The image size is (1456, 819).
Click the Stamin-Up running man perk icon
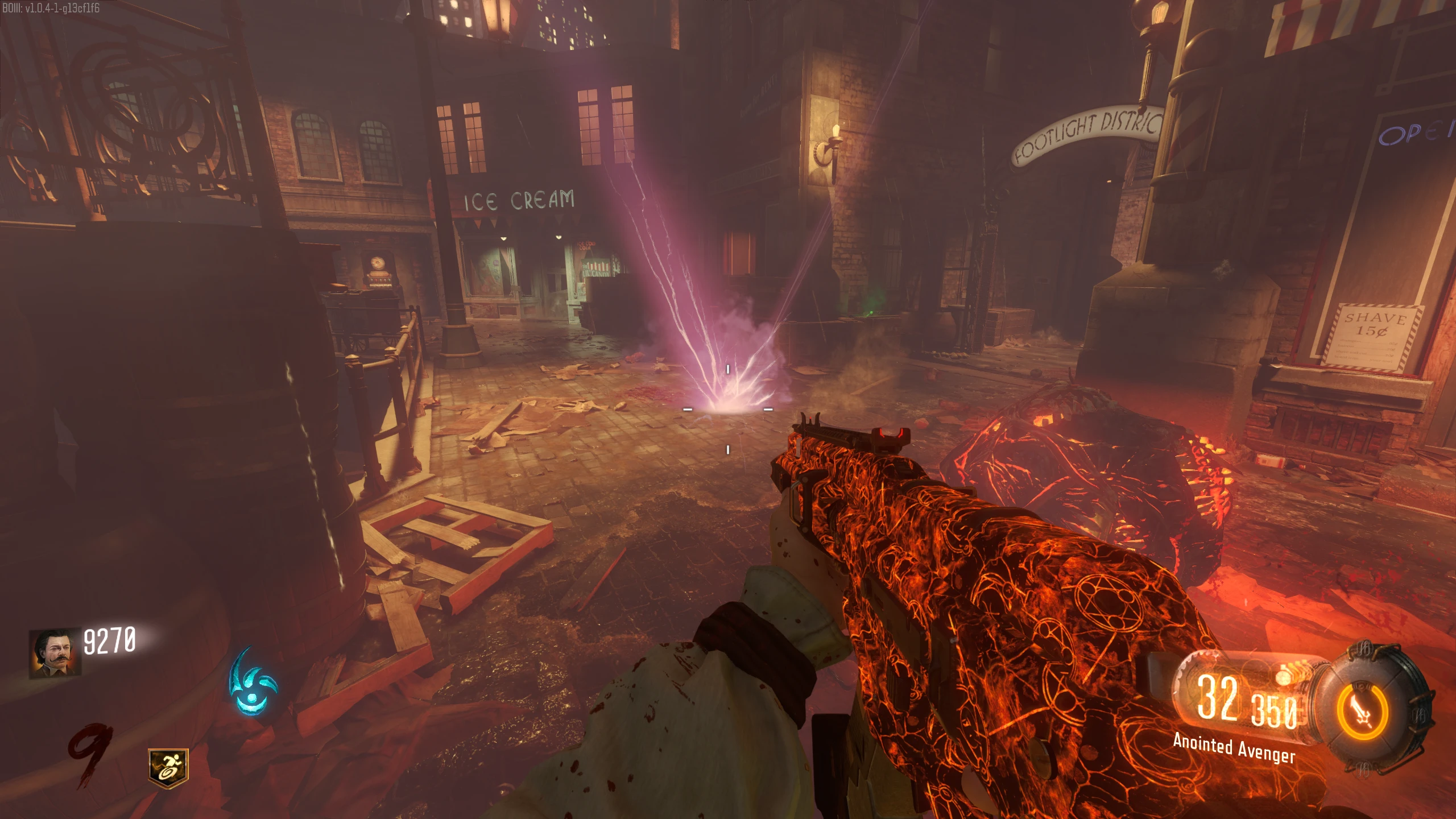168,768
